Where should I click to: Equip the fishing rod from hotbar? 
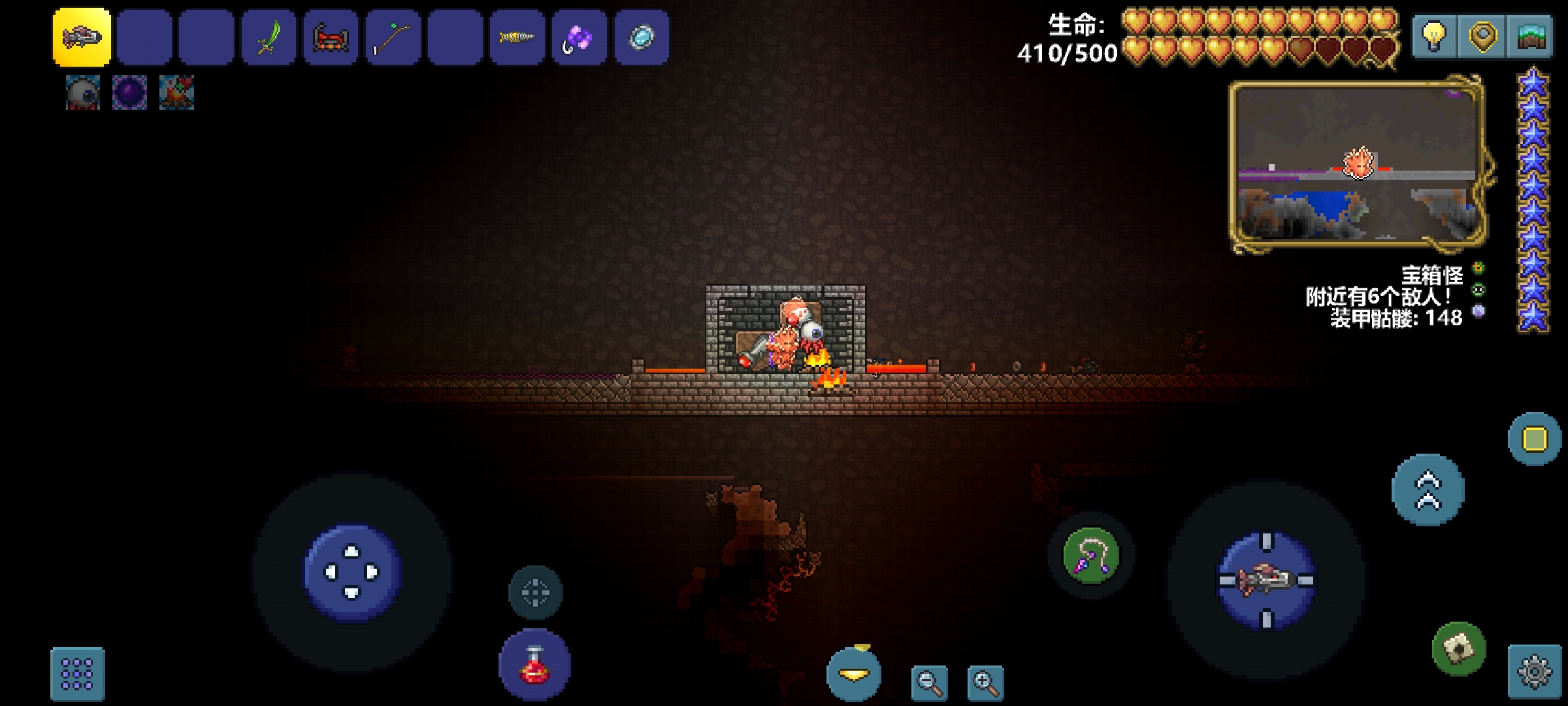click(x=393, y=37)
